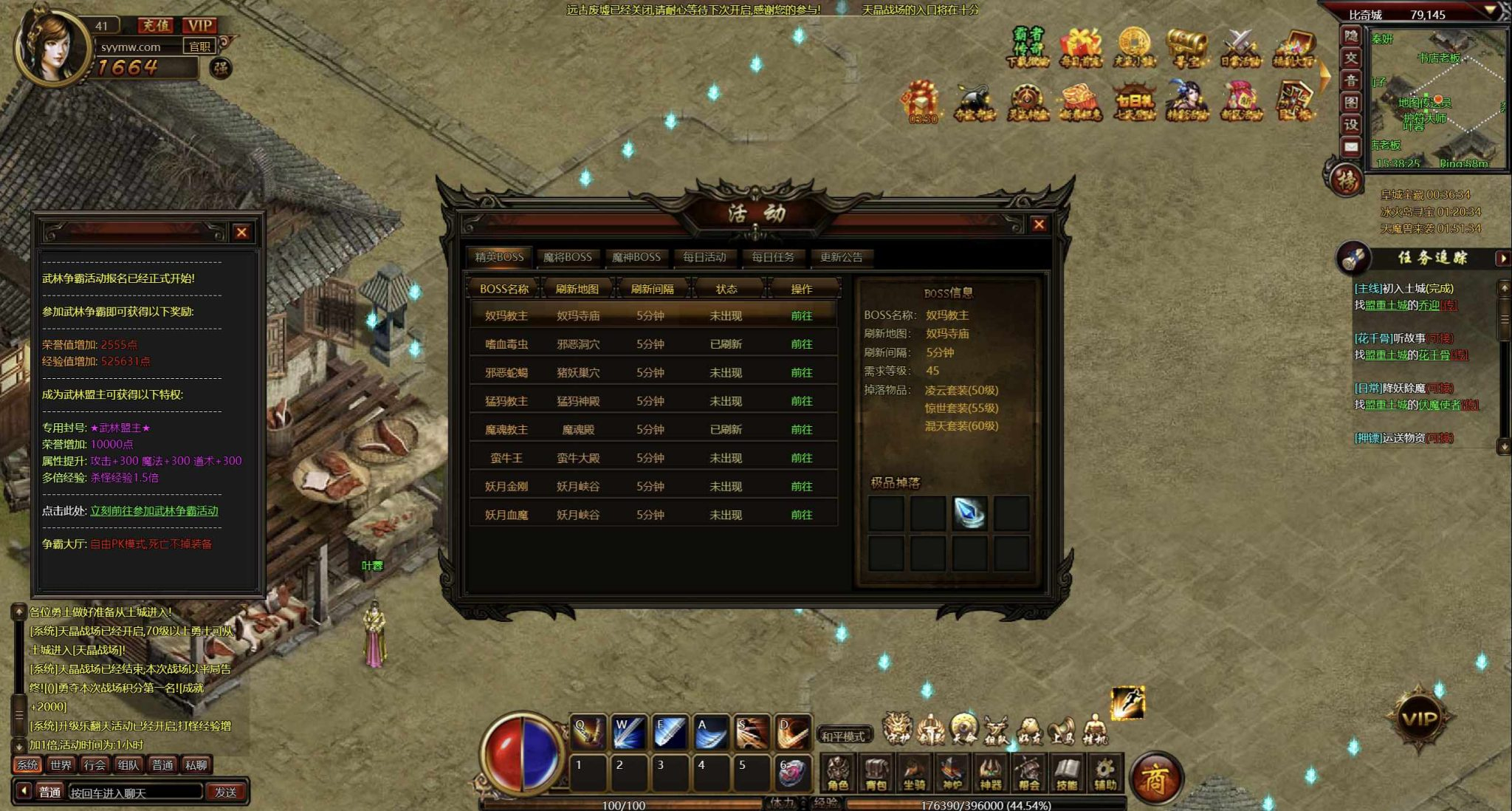Image resolution: width=1512 pixels, height=811 pixels.
Task: Select the 更新公告 tab
Action: click(841, 257)
